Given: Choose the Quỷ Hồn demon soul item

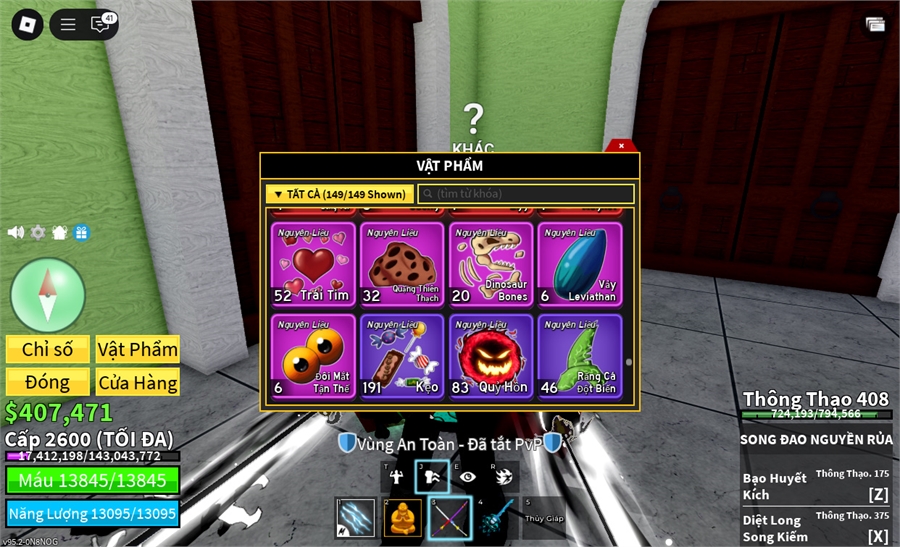Looking at the screenshot, I should 491,356.
